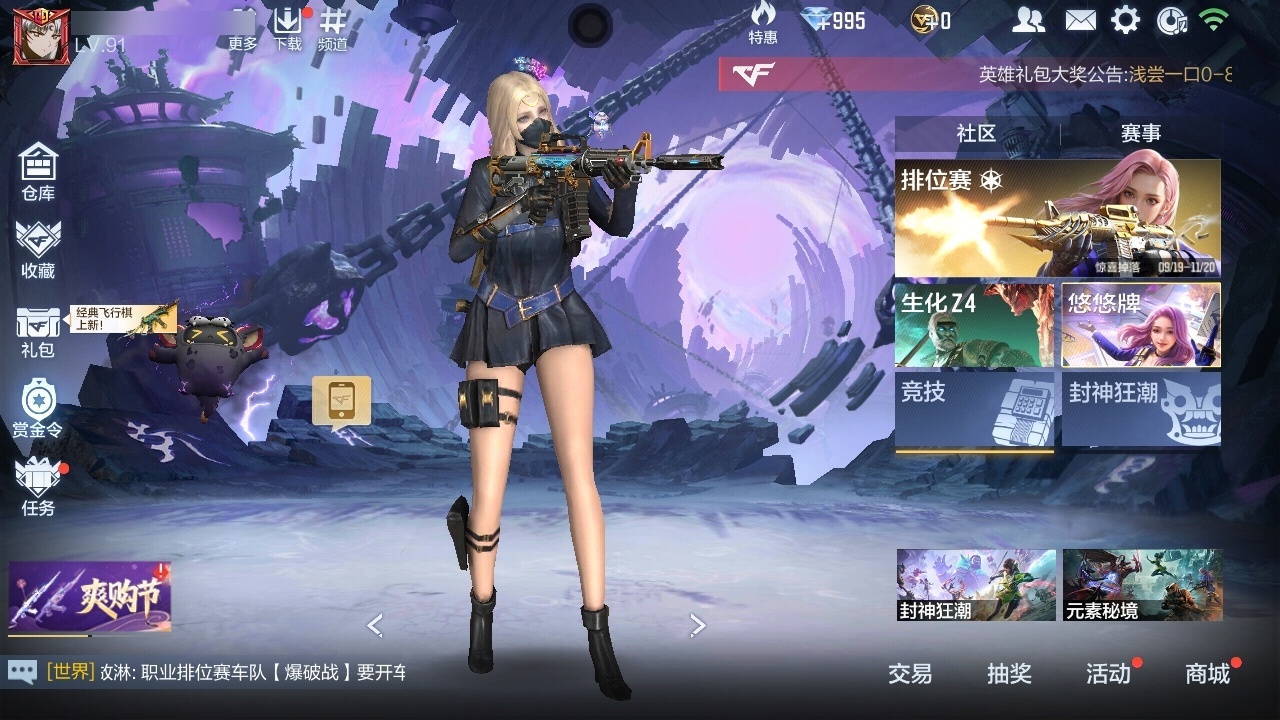Select the 生化Z4 mode tile

pyautogui.click(x=974, y=325)
